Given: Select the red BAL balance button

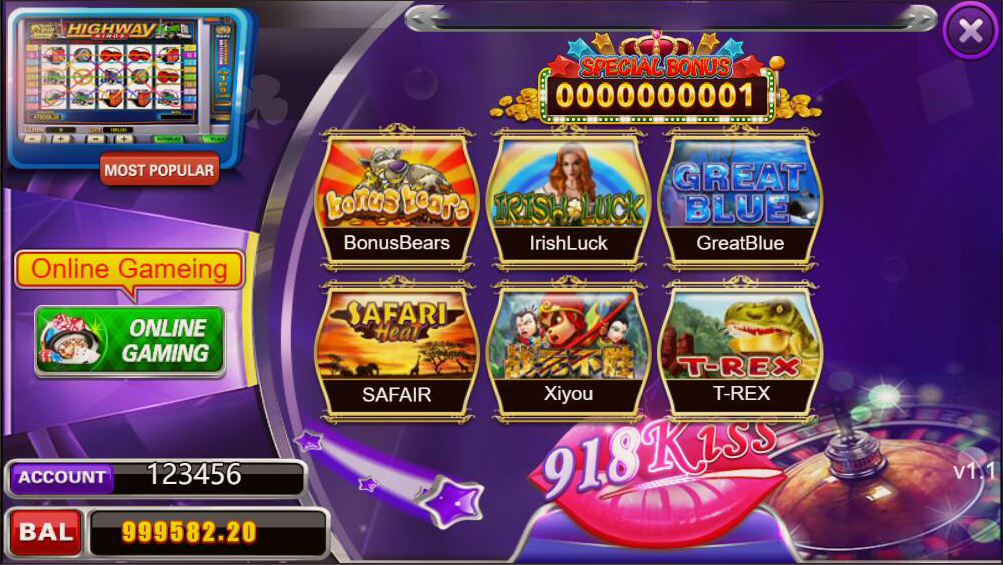Looking at the screenshot, I should coord(46,531).
